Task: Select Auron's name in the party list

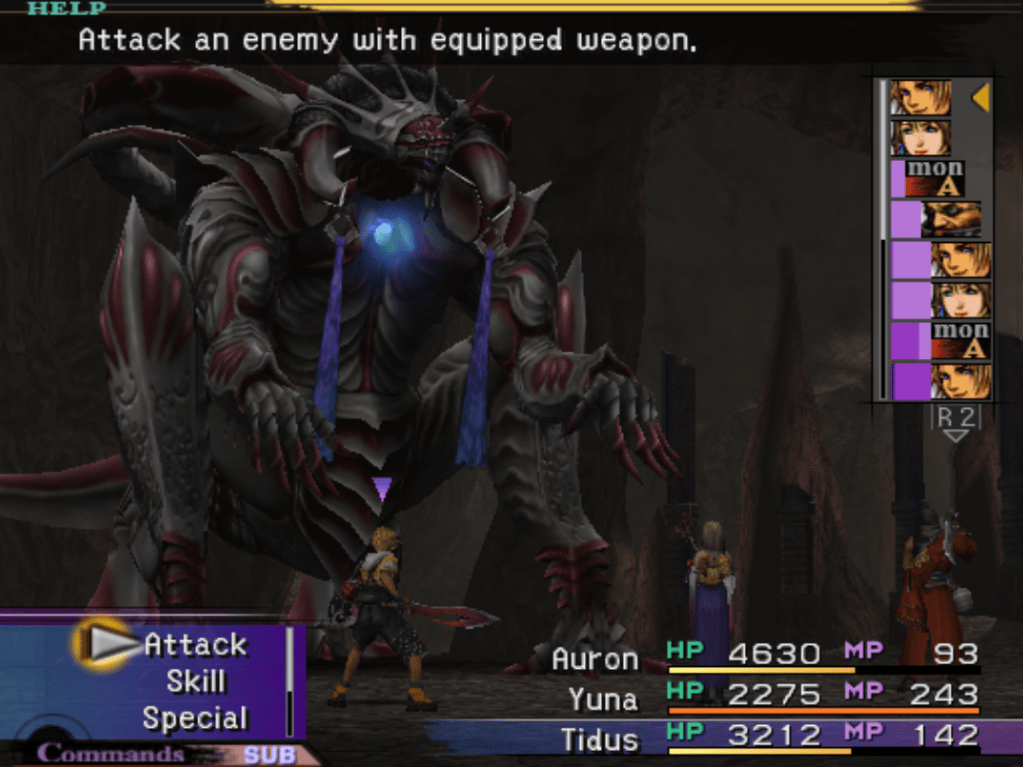Action: (x=594, y=659)
